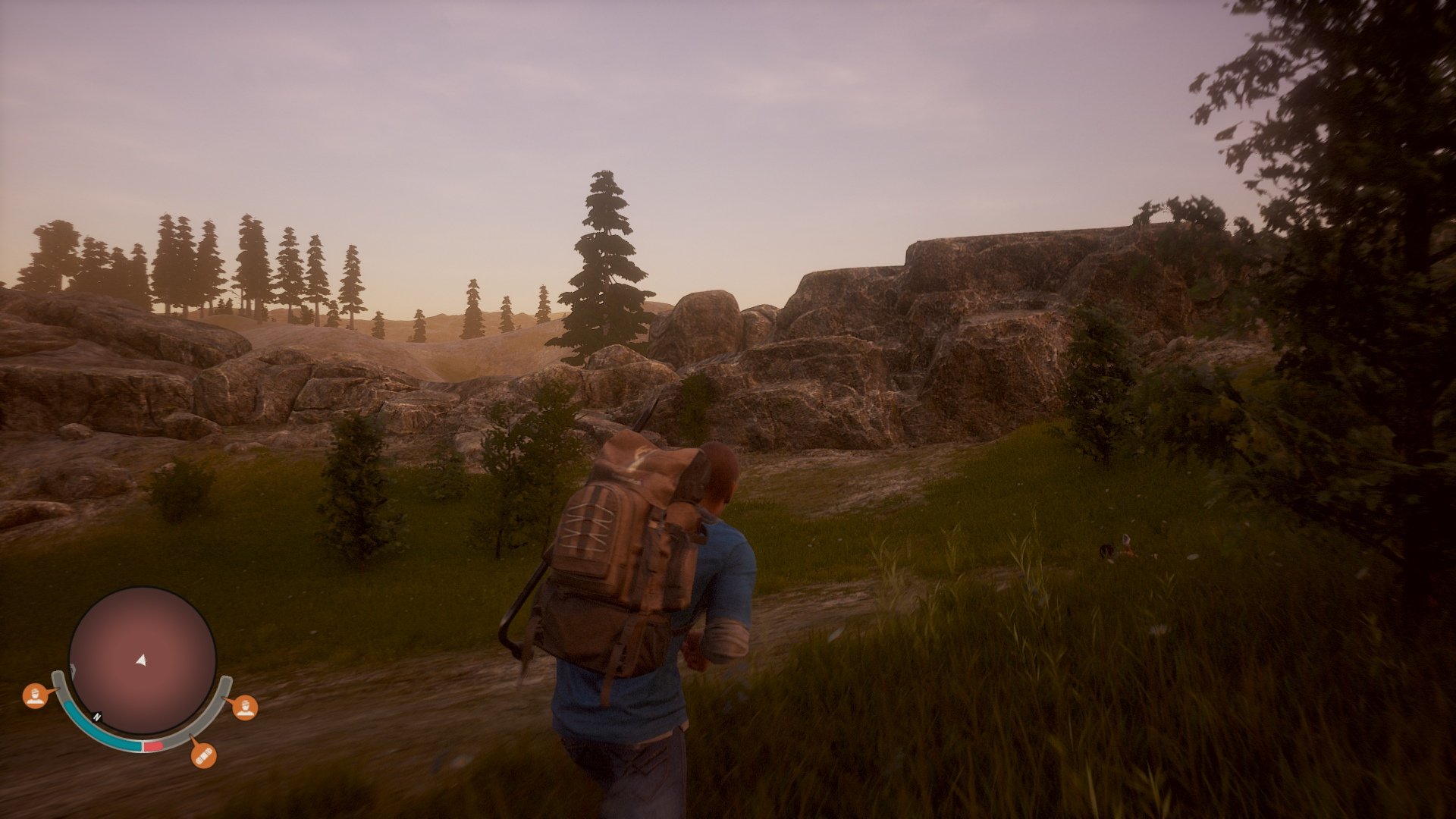1456x819 pixels.
Task: Click the N compass marker on the minimap
Action: (96, 716)
